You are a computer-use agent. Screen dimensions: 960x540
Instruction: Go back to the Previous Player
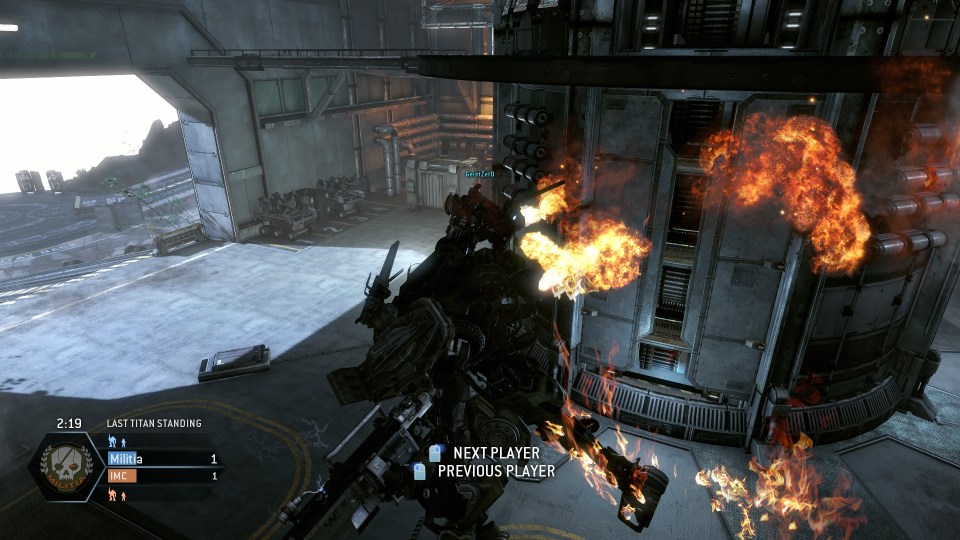pyautogui.click(x=486, y=471)
